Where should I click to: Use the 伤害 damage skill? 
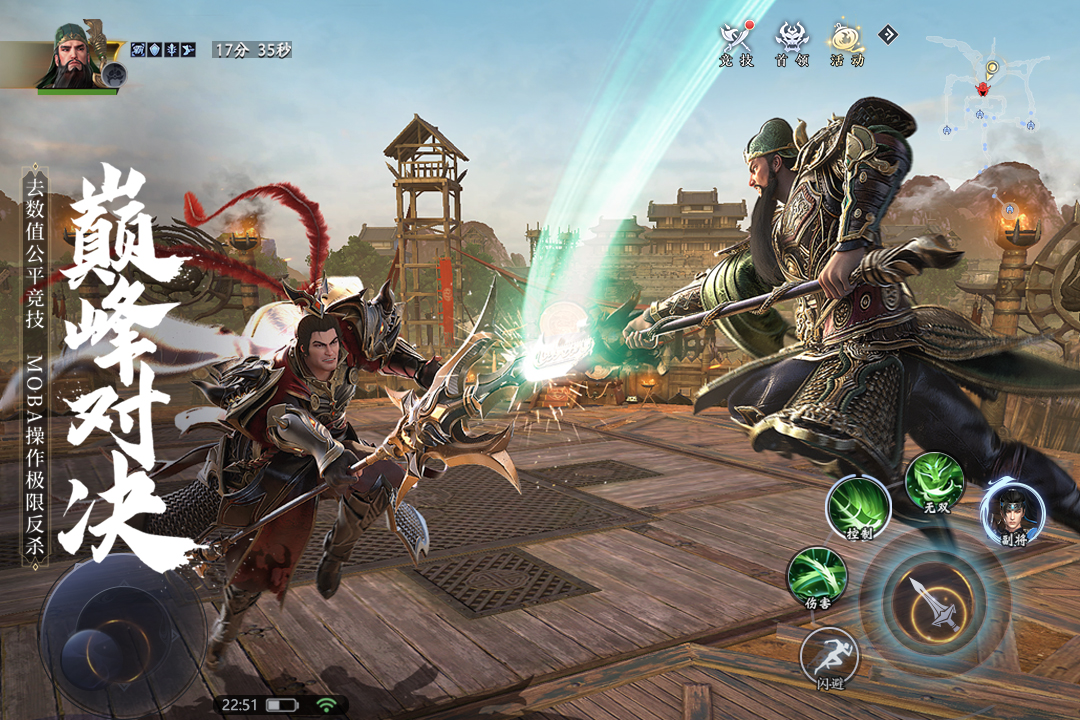pyautogui.click(x=817, y=577)
